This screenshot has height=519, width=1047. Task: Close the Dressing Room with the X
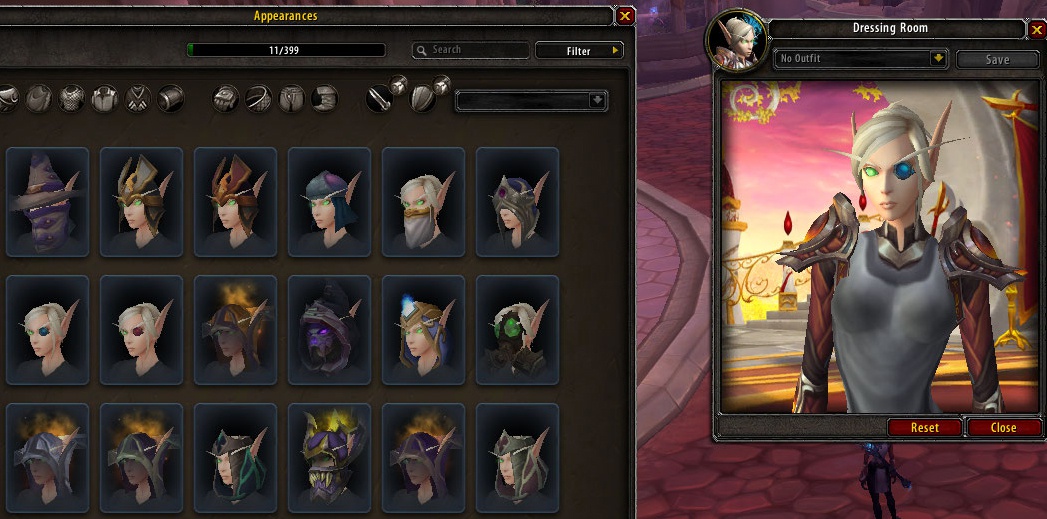tap(1037, 30)
